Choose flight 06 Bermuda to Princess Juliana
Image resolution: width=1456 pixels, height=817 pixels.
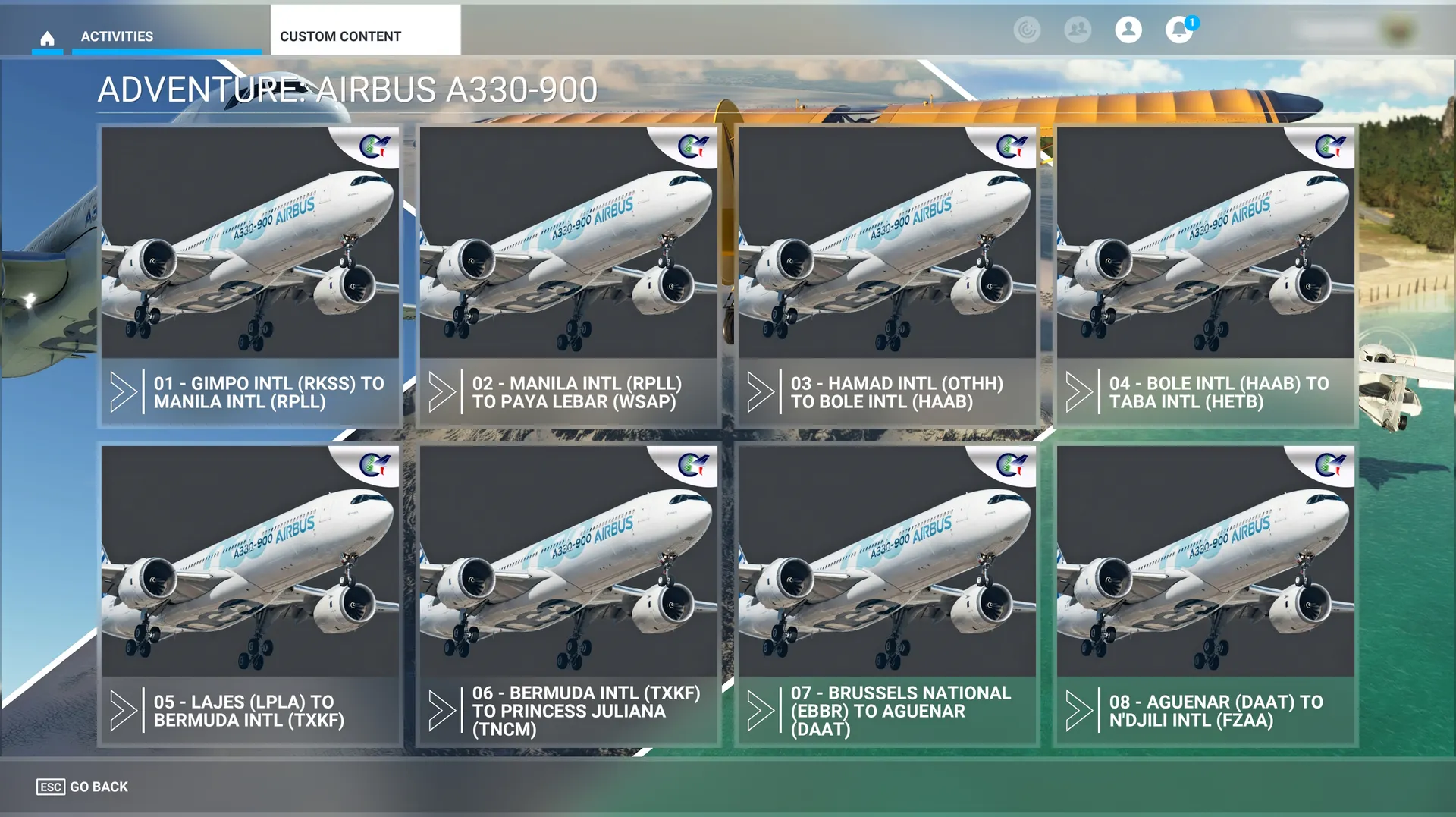(569, 595)
